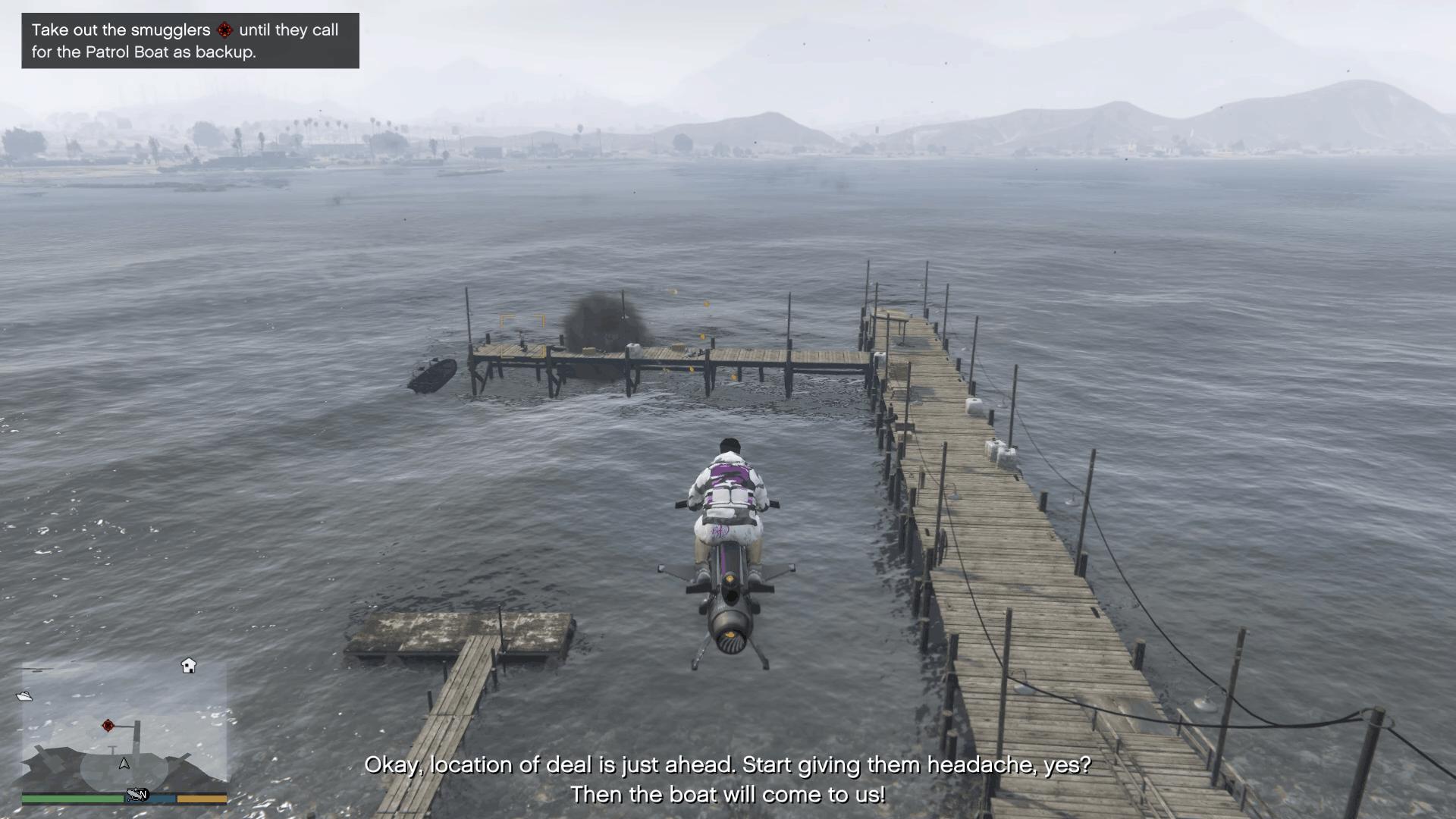The width and height of the screenshot is (1456, 819).
Task: Select the red enemy blip on the minimap
Action: click(x=108, y=726)
